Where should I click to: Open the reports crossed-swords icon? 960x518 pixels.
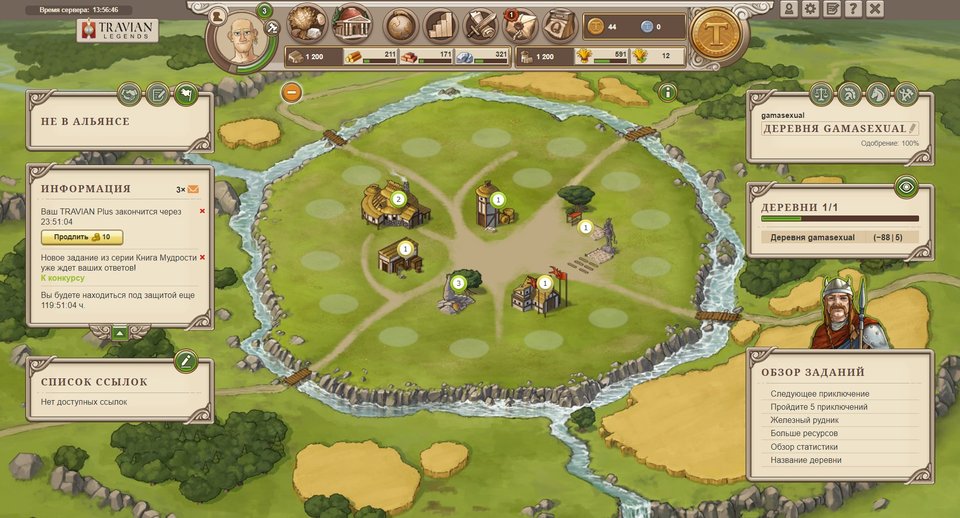coord(482,24)
